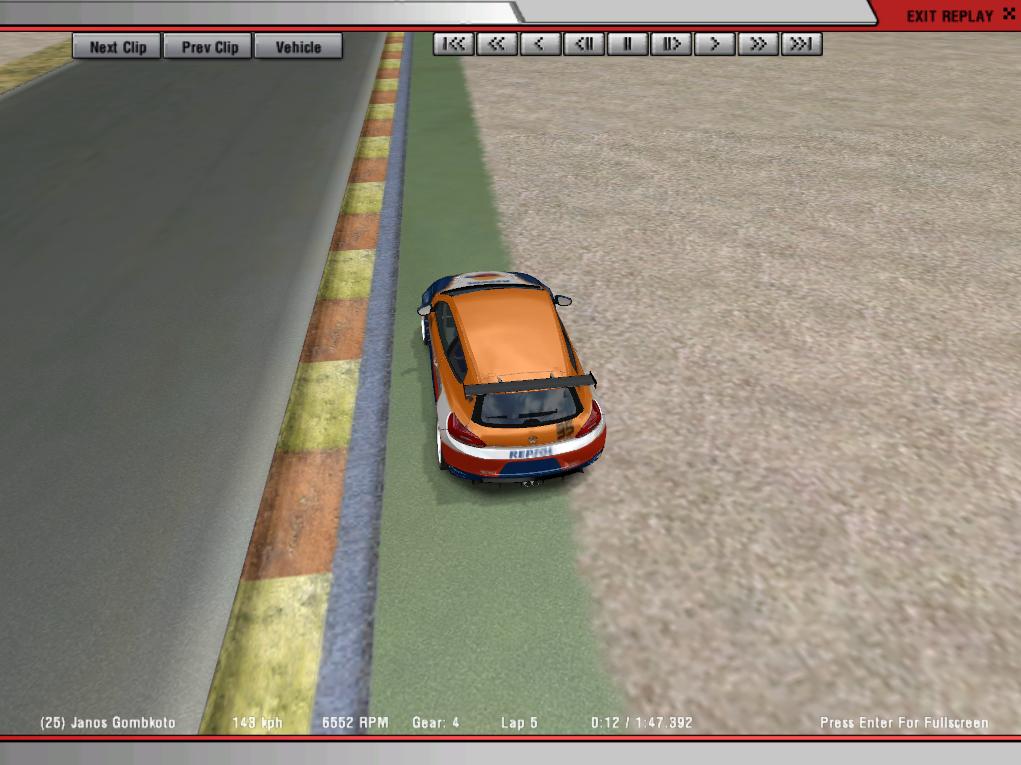Select the Prev Clip button

click(x=210, y=47)
